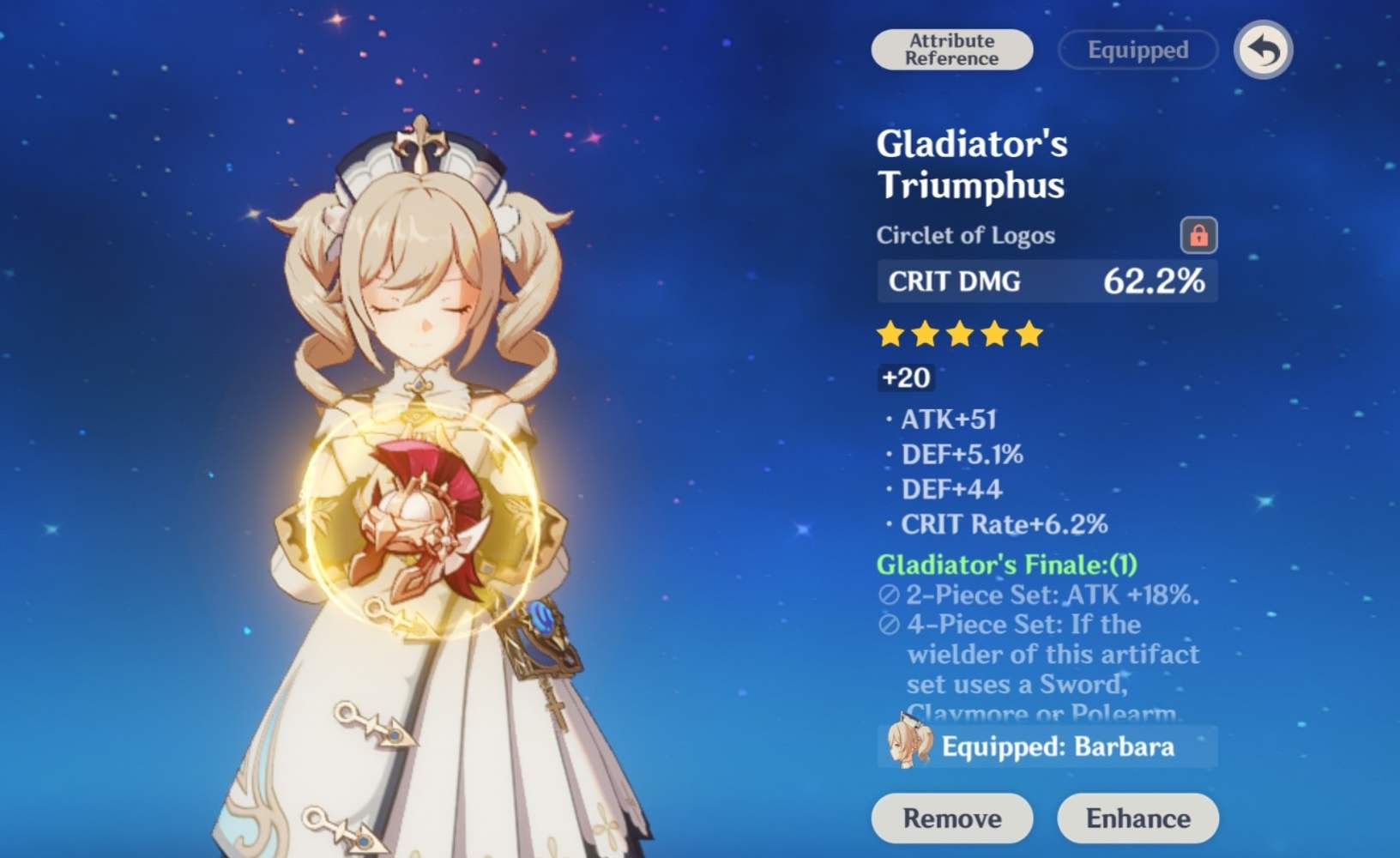Click the CRIT Rate+6.2% substat line
Image resolution: width=1400 pixels, height=858 pixels.
pos(1004,523)
